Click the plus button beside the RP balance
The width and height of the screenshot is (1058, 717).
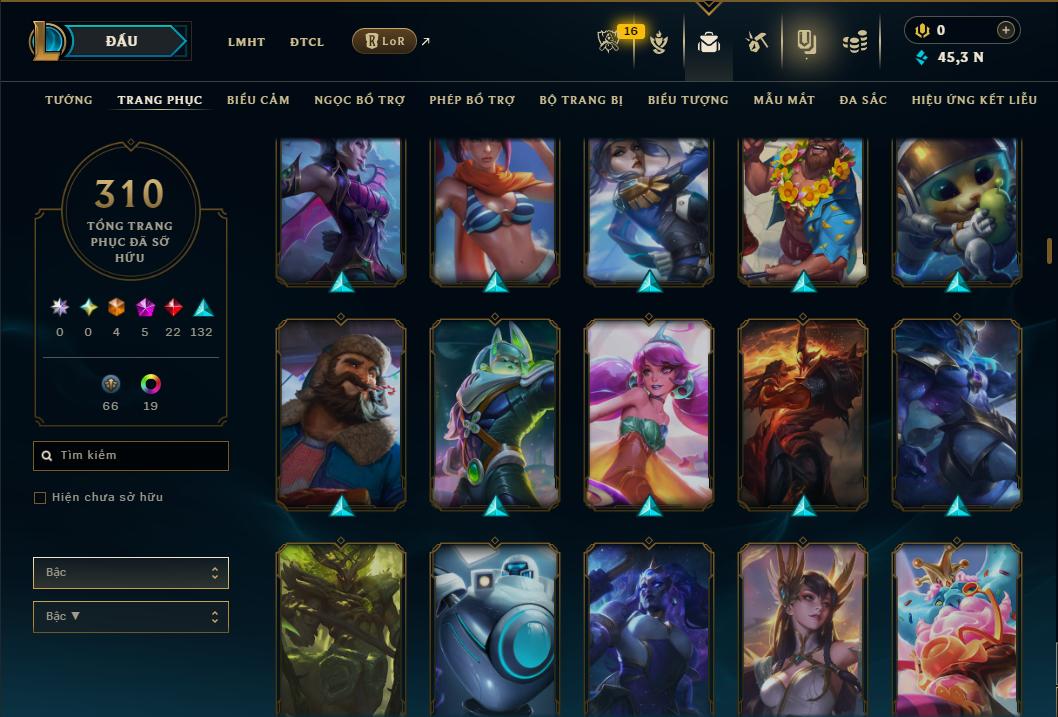pos(1006,30)
